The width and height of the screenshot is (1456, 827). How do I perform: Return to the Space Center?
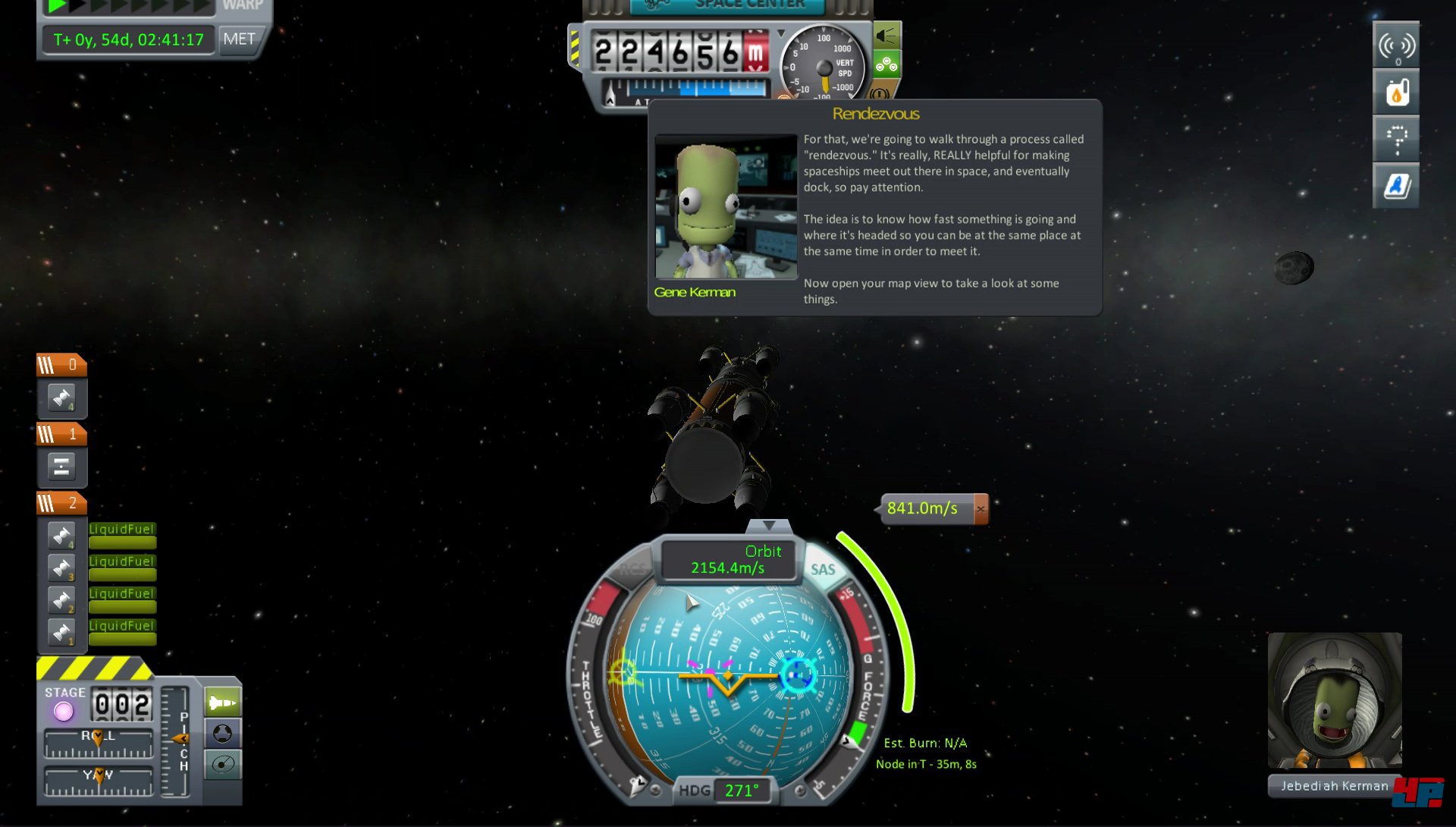(726, 5)
